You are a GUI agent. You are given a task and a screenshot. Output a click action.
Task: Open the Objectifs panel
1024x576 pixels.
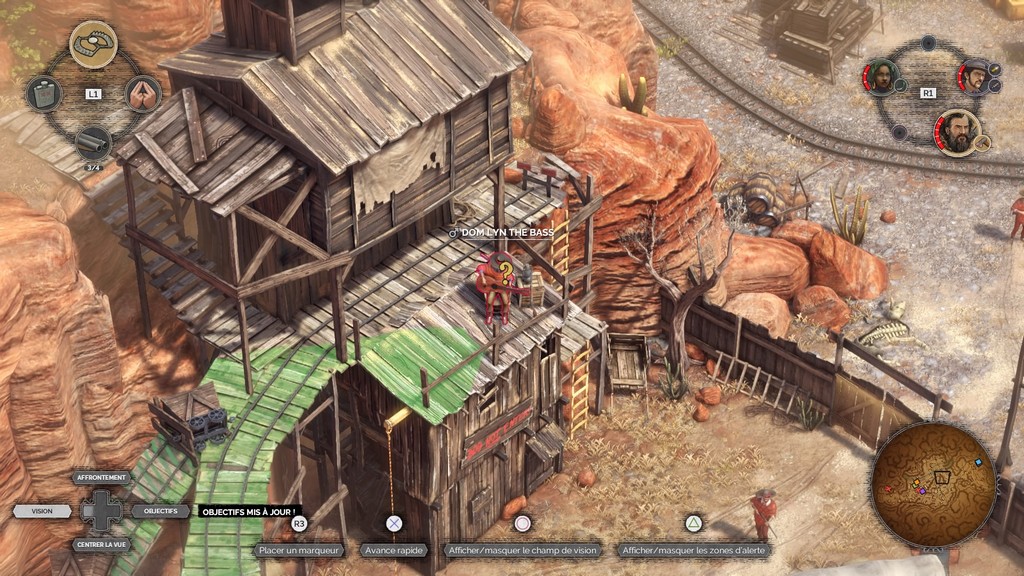tap(160, 511)
